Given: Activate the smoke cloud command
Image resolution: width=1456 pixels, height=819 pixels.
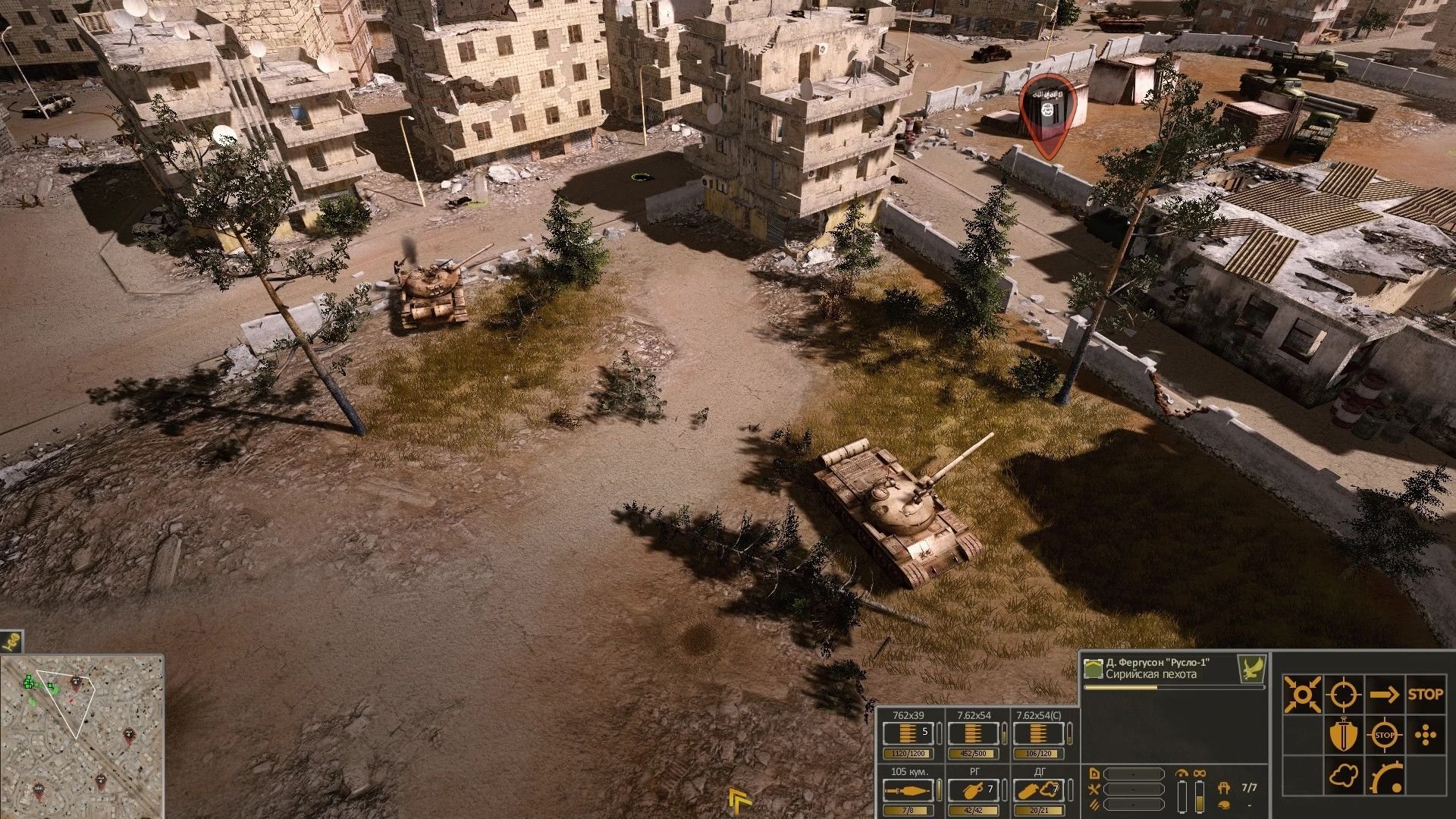Looking at the screenshot, I should tap(1343, 777).
